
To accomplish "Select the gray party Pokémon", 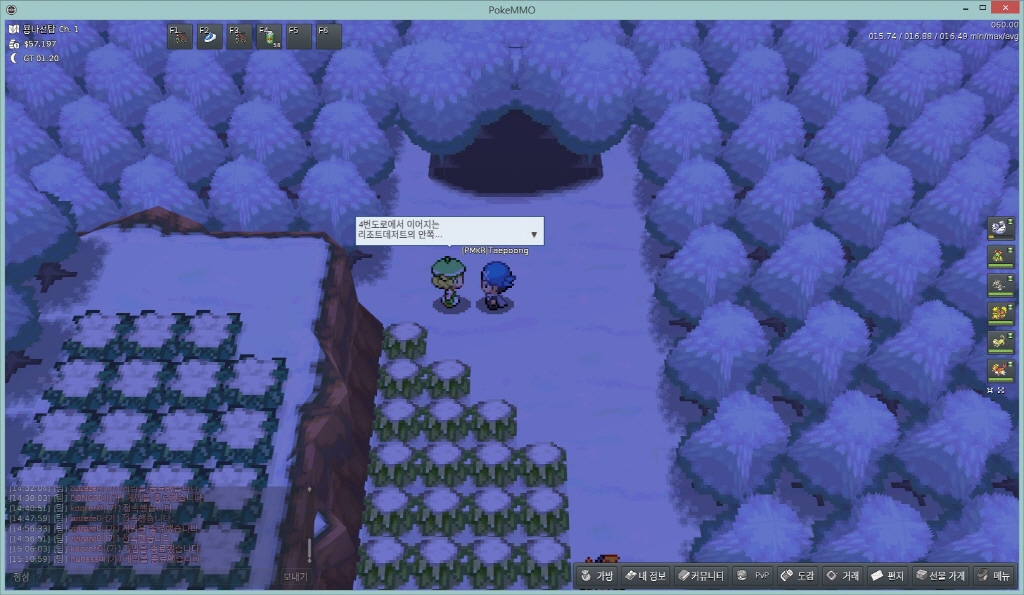I will [x=1000, y=285].
